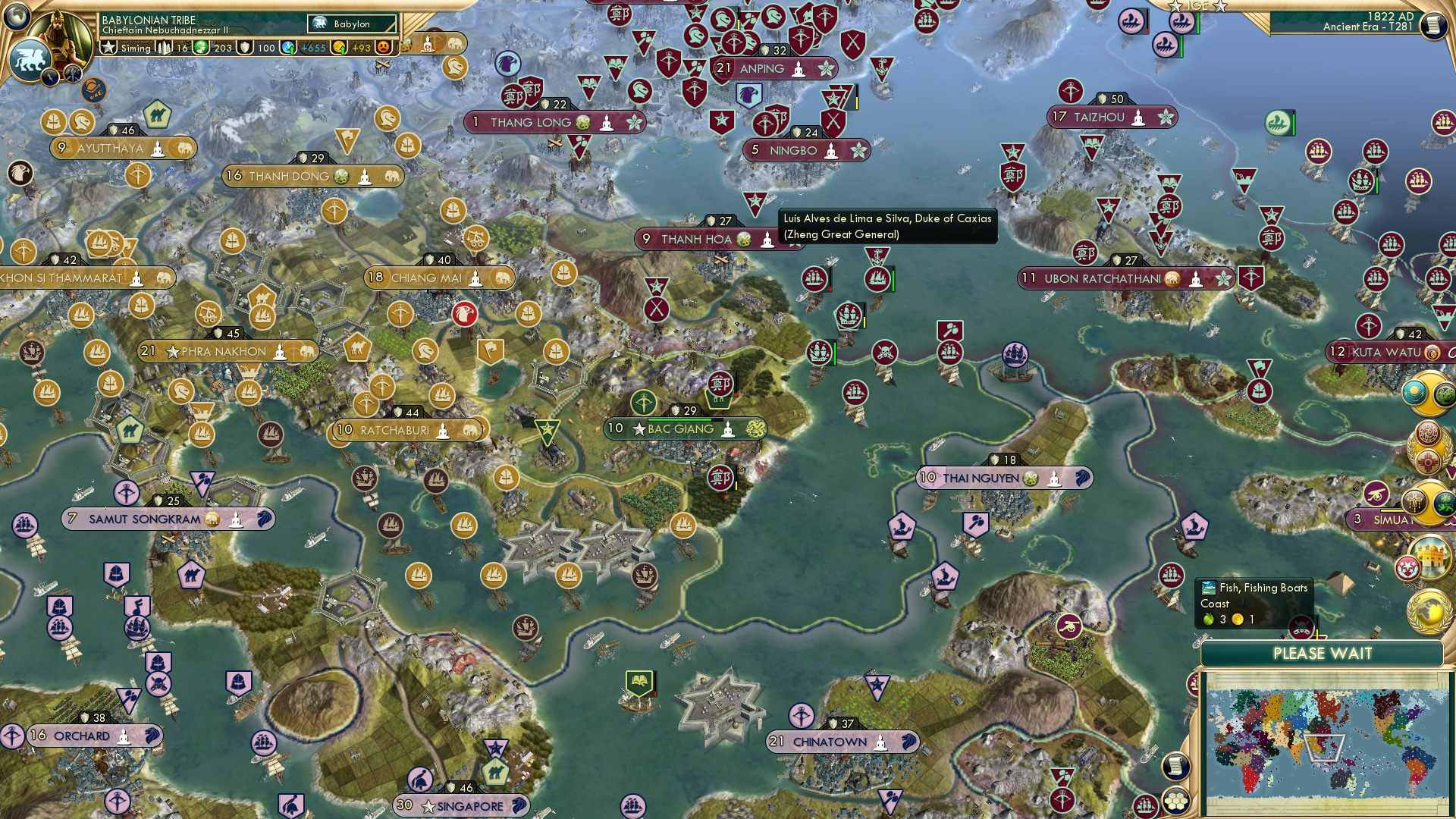Image resolution: width=1456 pixels, height=819 pixels.
Task: Open the gold income coin icon
Action: click(x=340, y=48)
